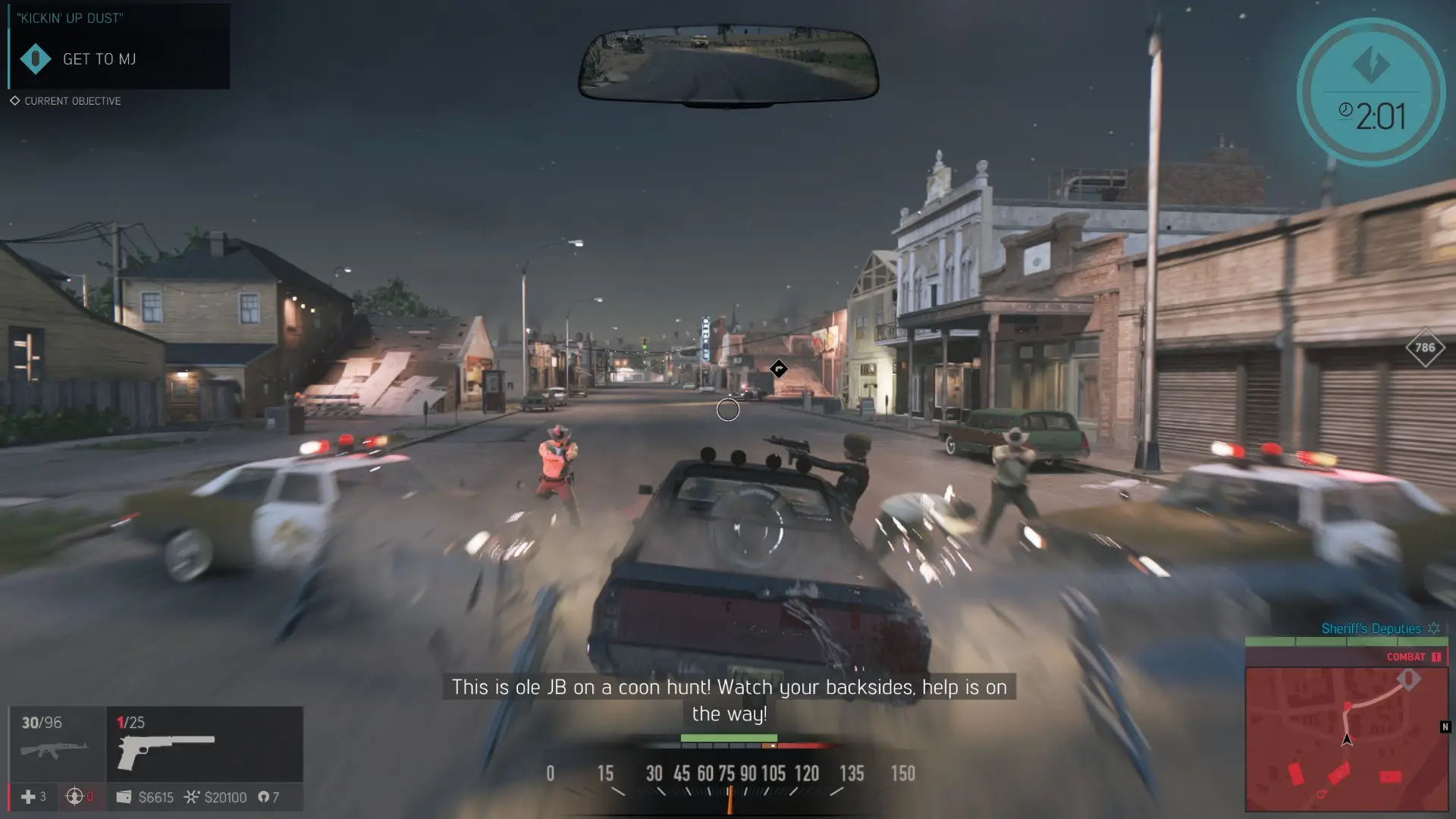Click the rear-view mirror display

pyautogui.click(x=728, y=64)
